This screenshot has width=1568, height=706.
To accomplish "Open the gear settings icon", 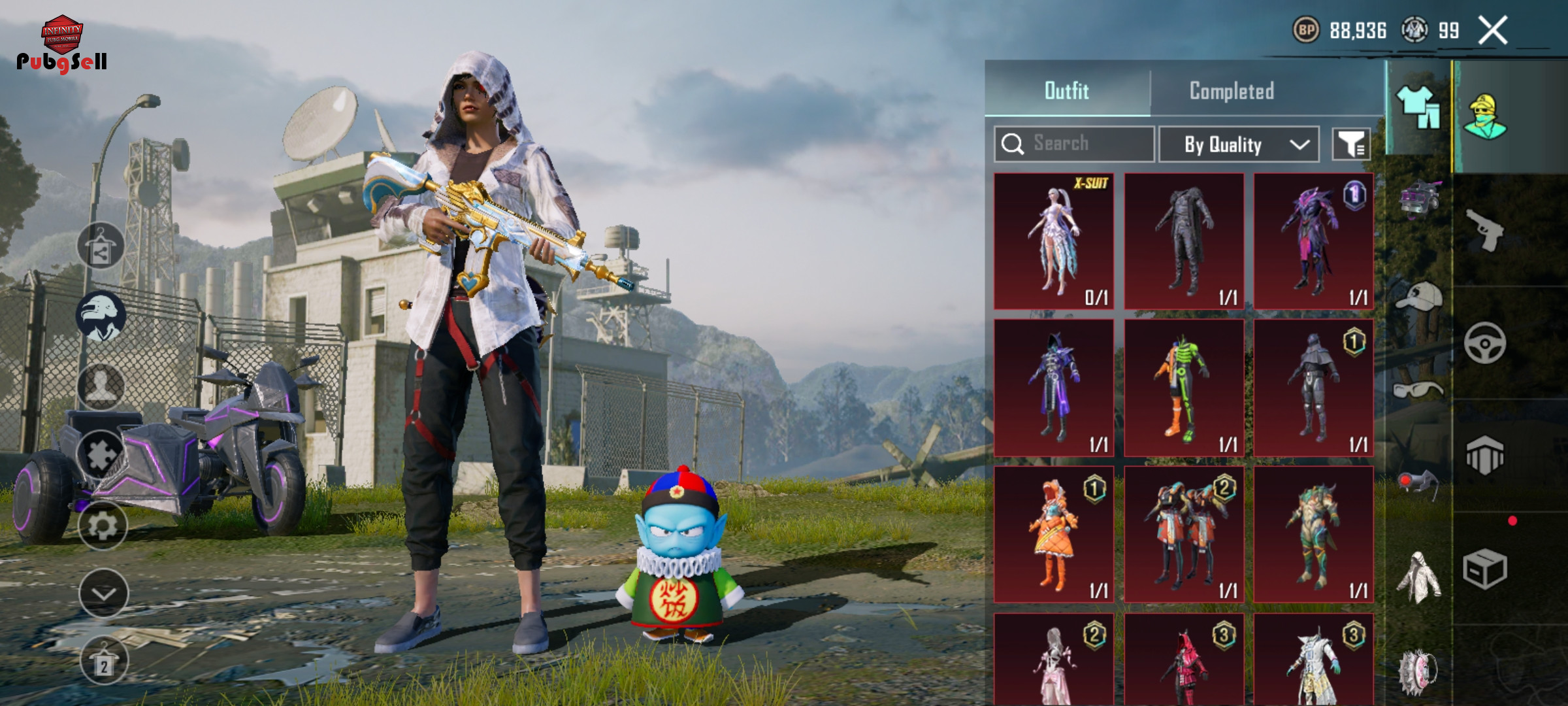I will (x=103, y=526).
